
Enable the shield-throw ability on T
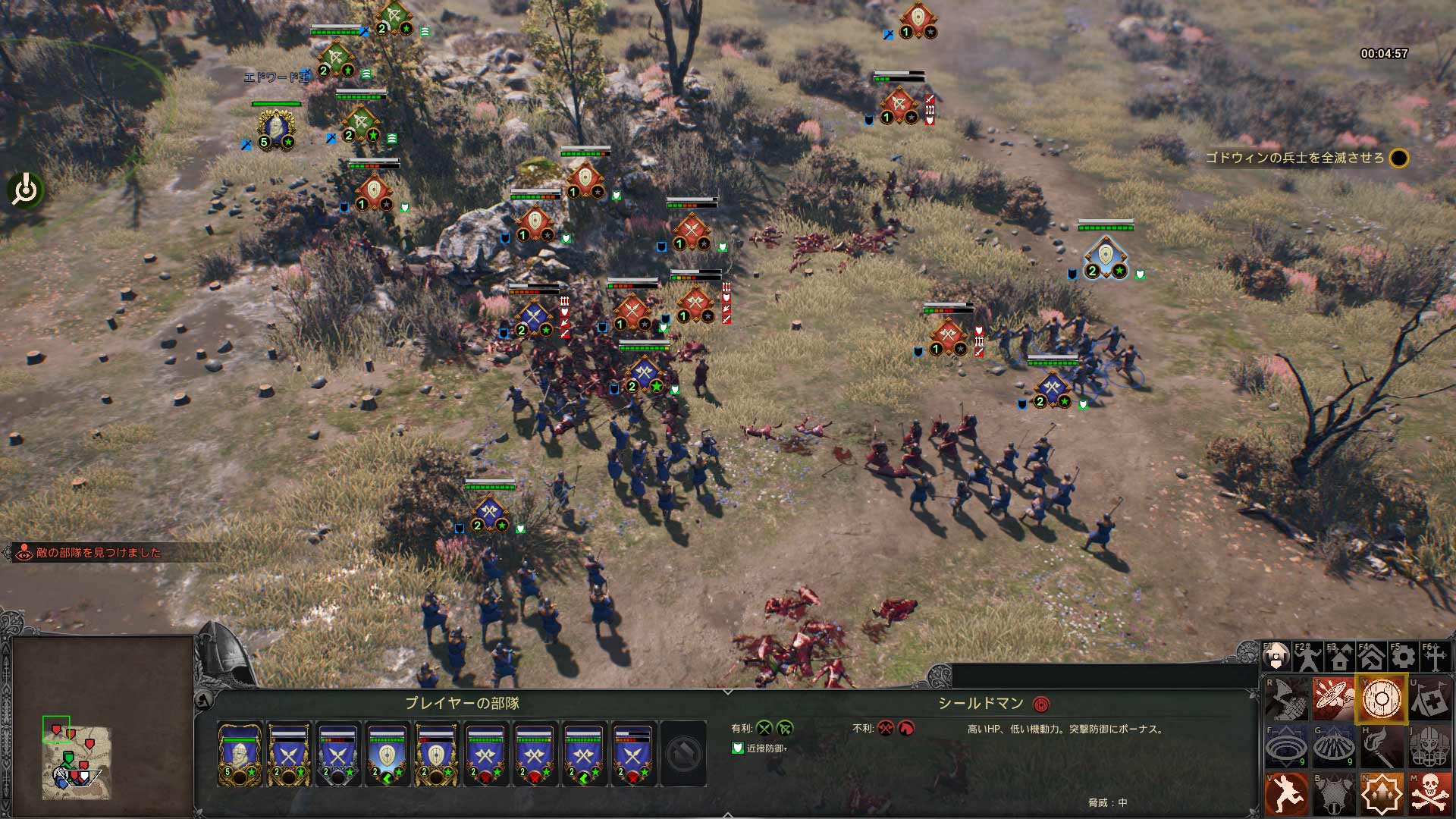coord(1334,698)
